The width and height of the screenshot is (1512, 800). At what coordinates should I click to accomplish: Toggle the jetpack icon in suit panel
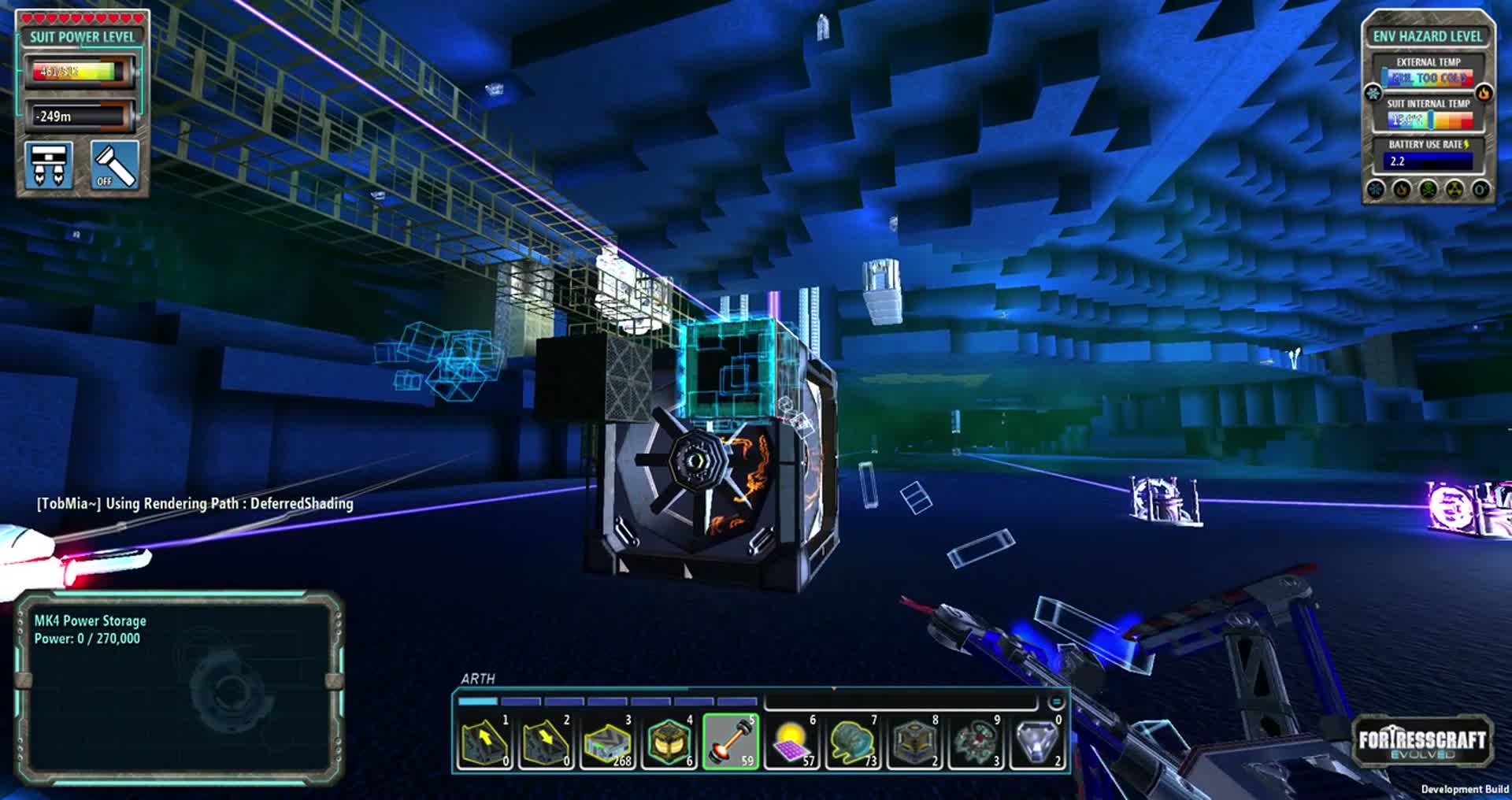tap(49, 165)
